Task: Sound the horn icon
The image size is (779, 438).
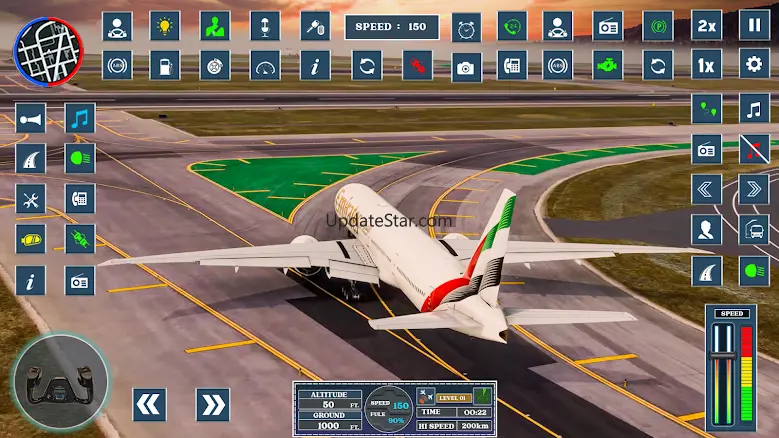Action: coord(31,118)
